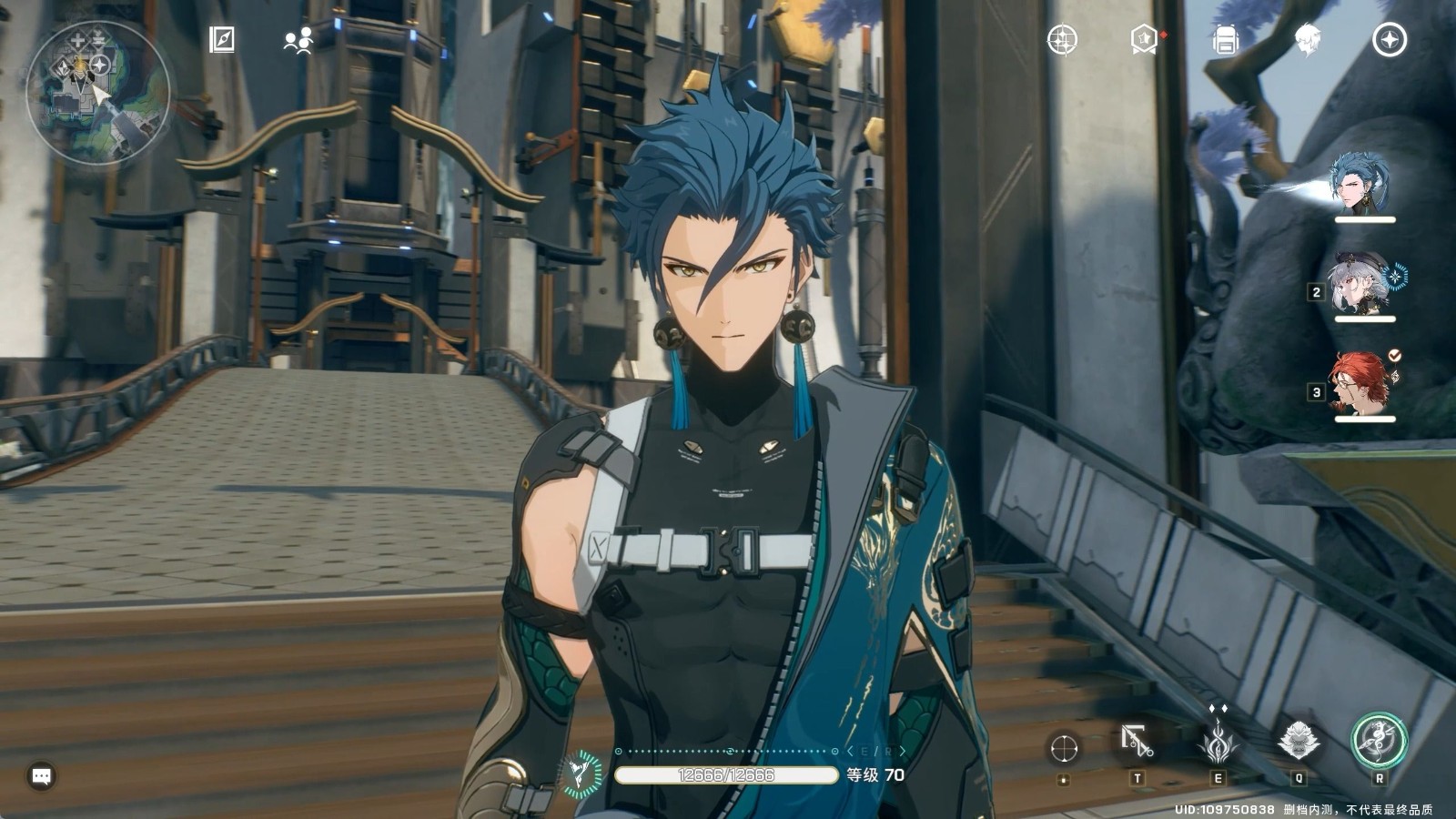Screen dimensions: 1456x819
Task: Select the blue-haired character portrait
Action: (1361, 182)
